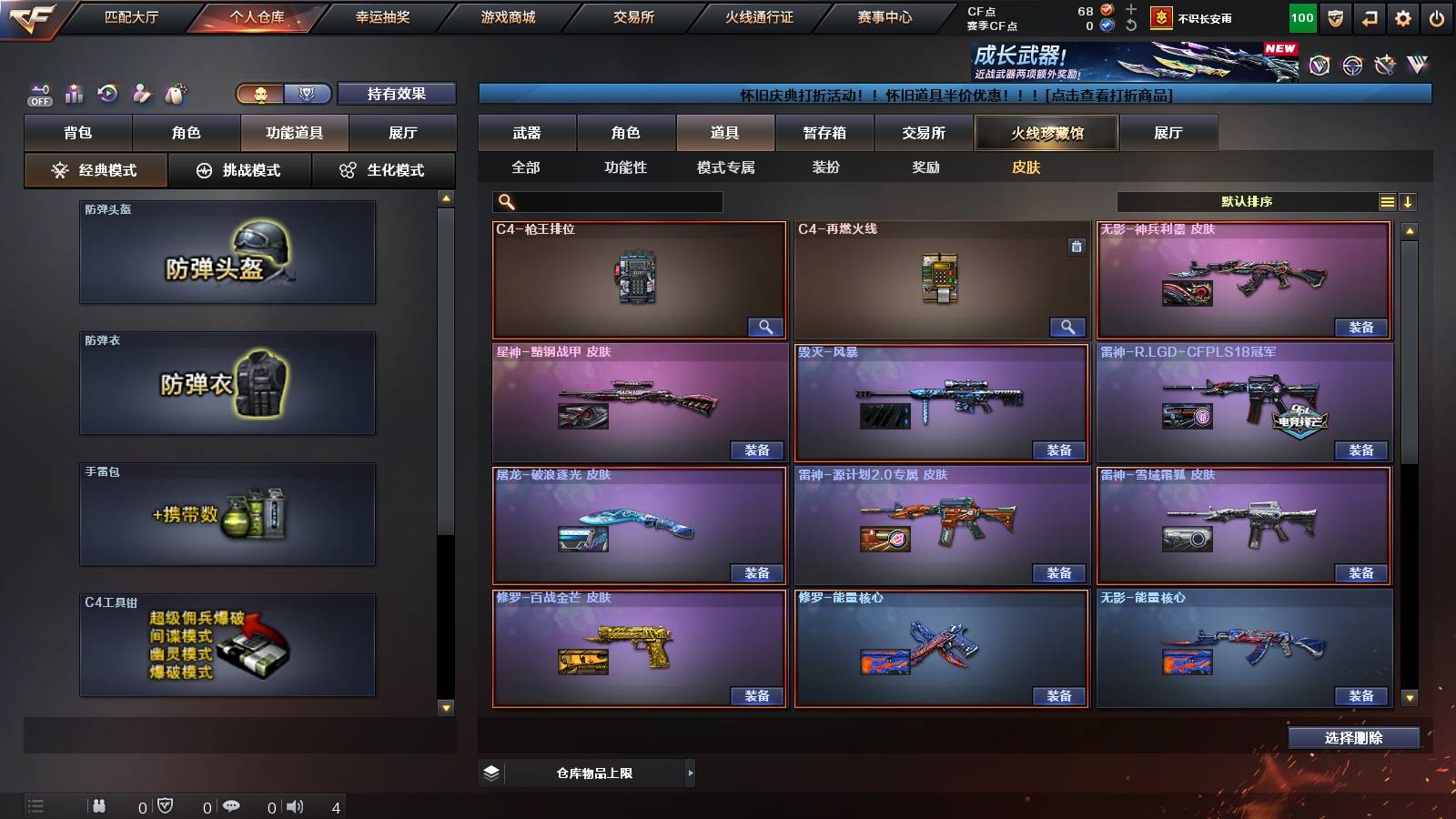Toggle the OFF key switch
1456x819 pixels.
(x=39, y=92)
